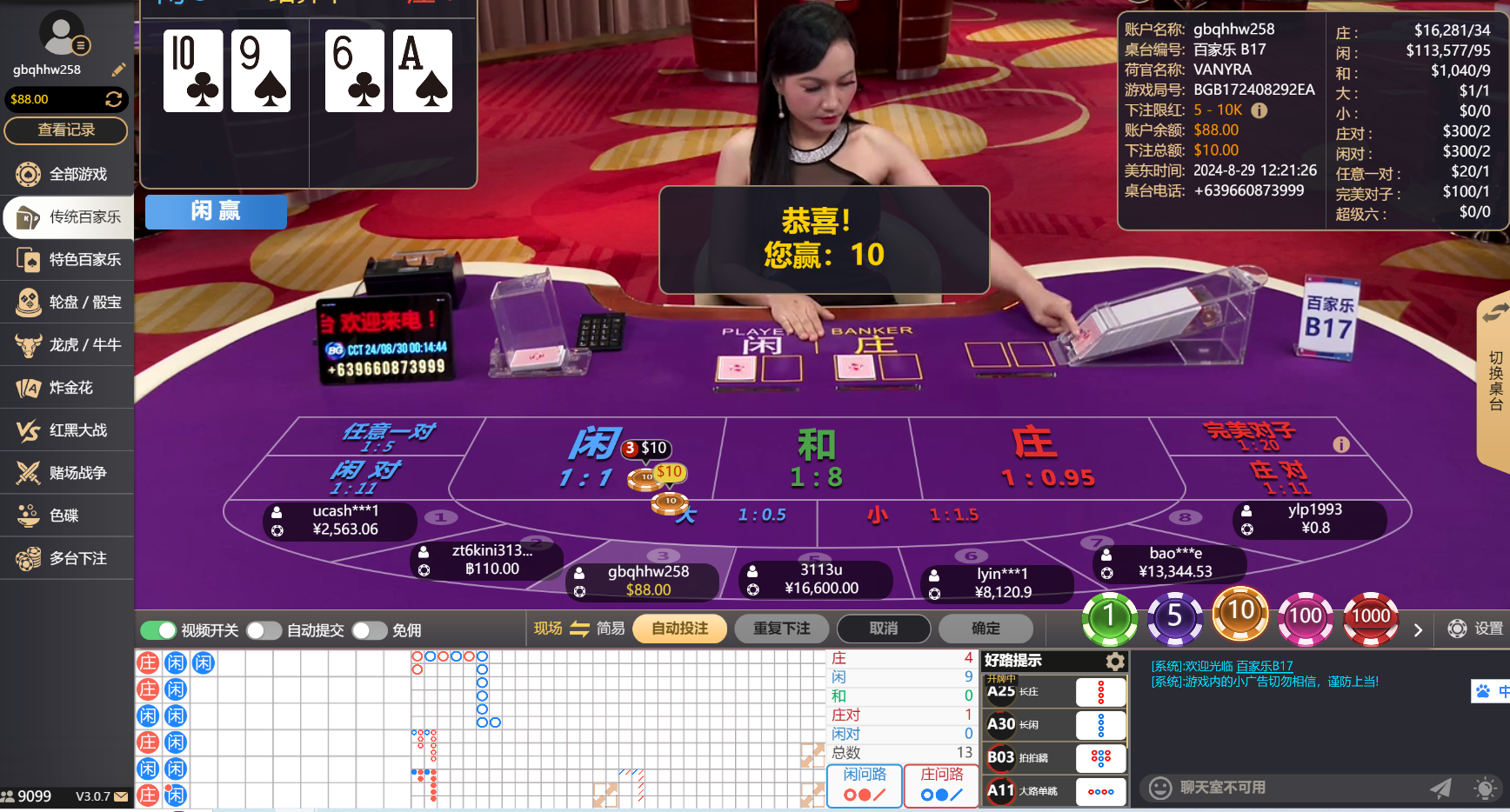The height and width of the screenshot is (812, 1510).
Task: Select the orange 10 betting chip
Action: [1240, 615]
